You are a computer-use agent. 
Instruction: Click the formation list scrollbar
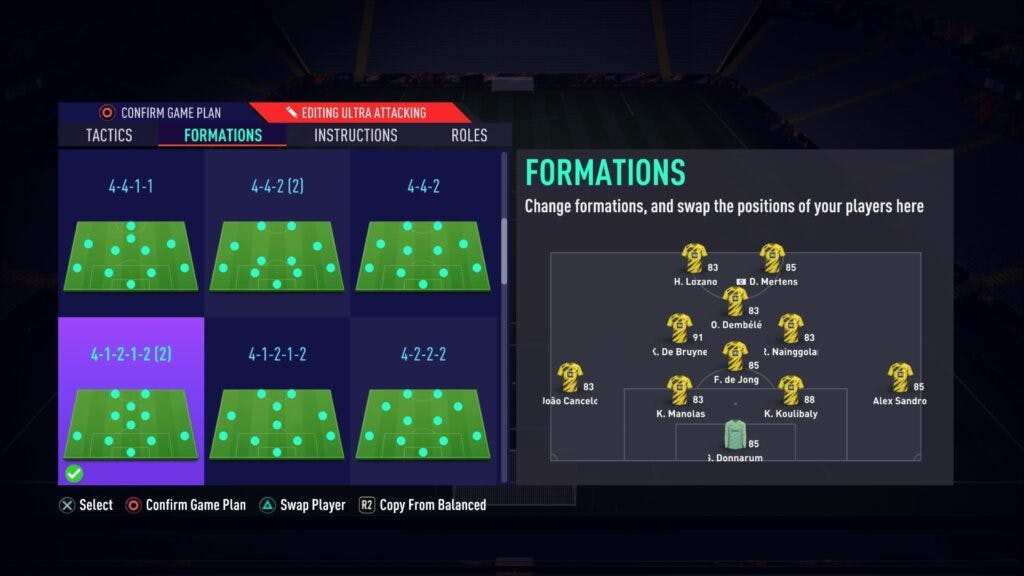click(x=504, y=250)
